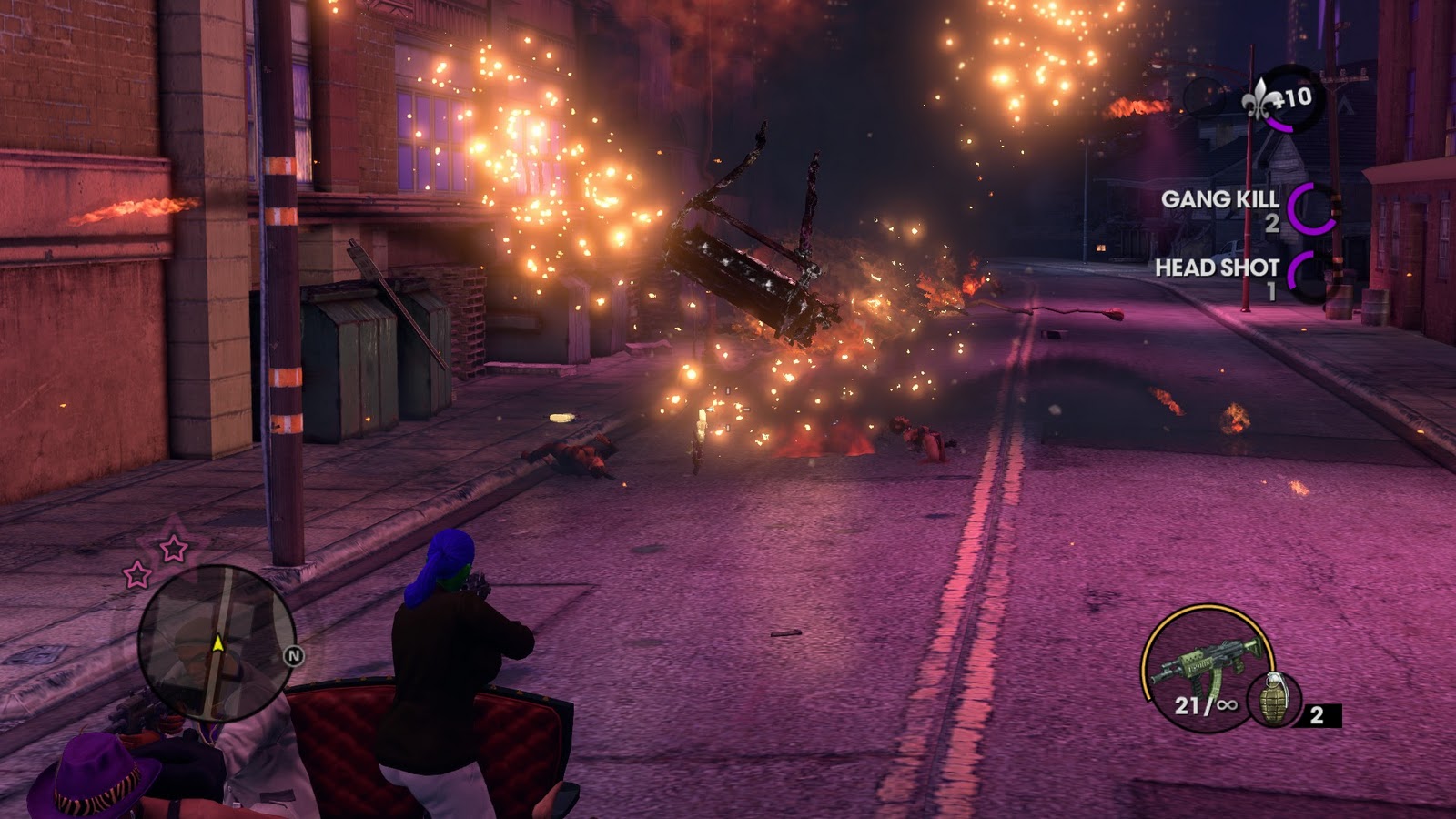Toggle the right notoriety star above the minimap

172,548
